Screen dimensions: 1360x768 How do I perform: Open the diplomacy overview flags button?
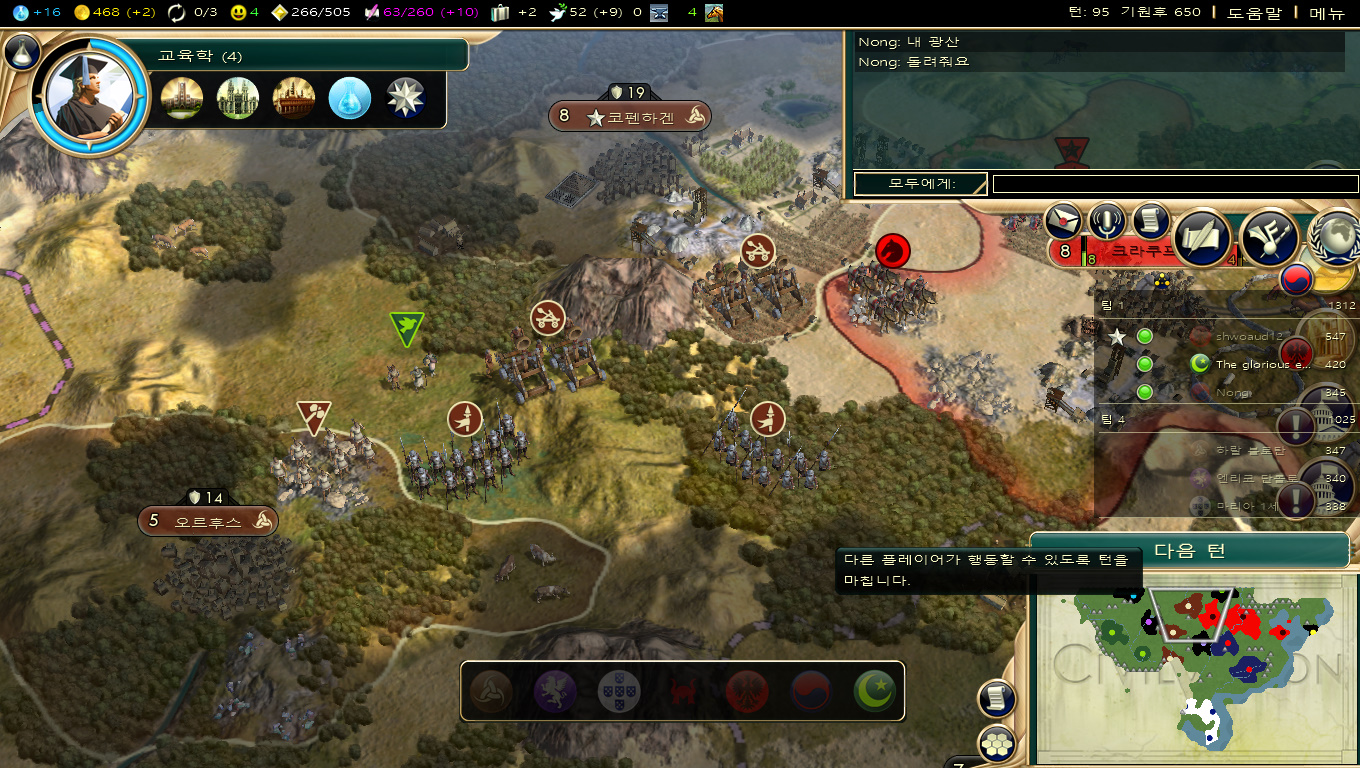coord(1270,237)
